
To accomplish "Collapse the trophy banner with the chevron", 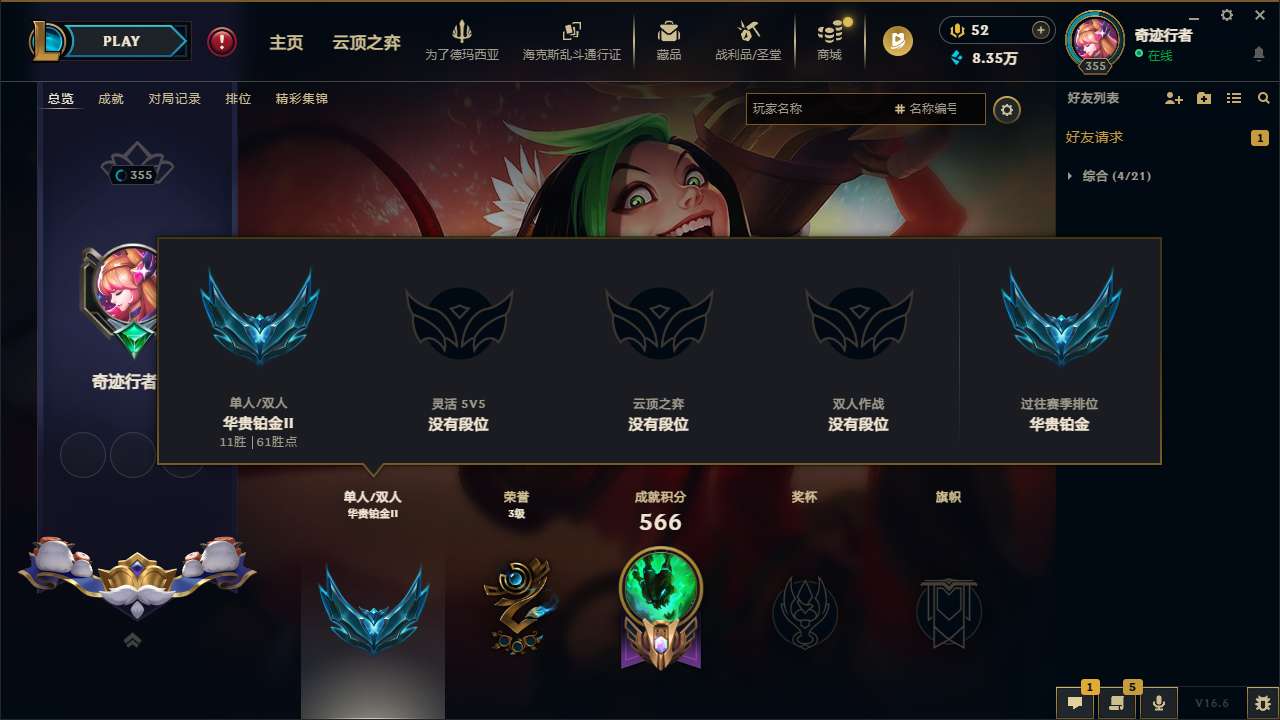I will [133, 641].
